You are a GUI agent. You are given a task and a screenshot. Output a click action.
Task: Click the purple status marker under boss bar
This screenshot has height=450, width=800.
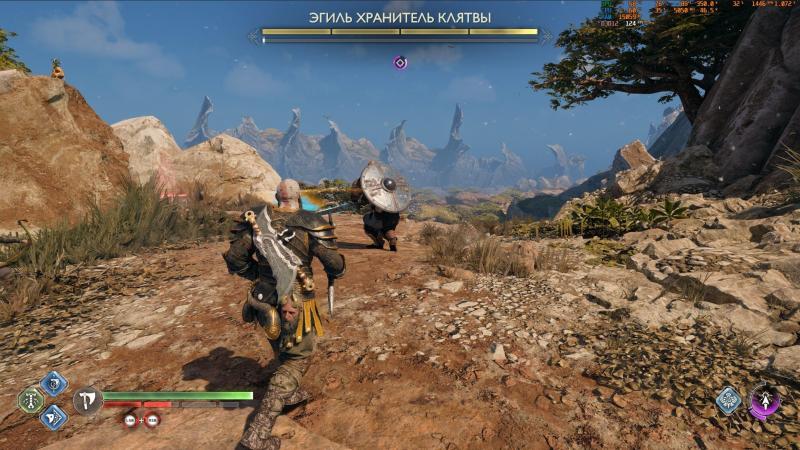(400, 63)
